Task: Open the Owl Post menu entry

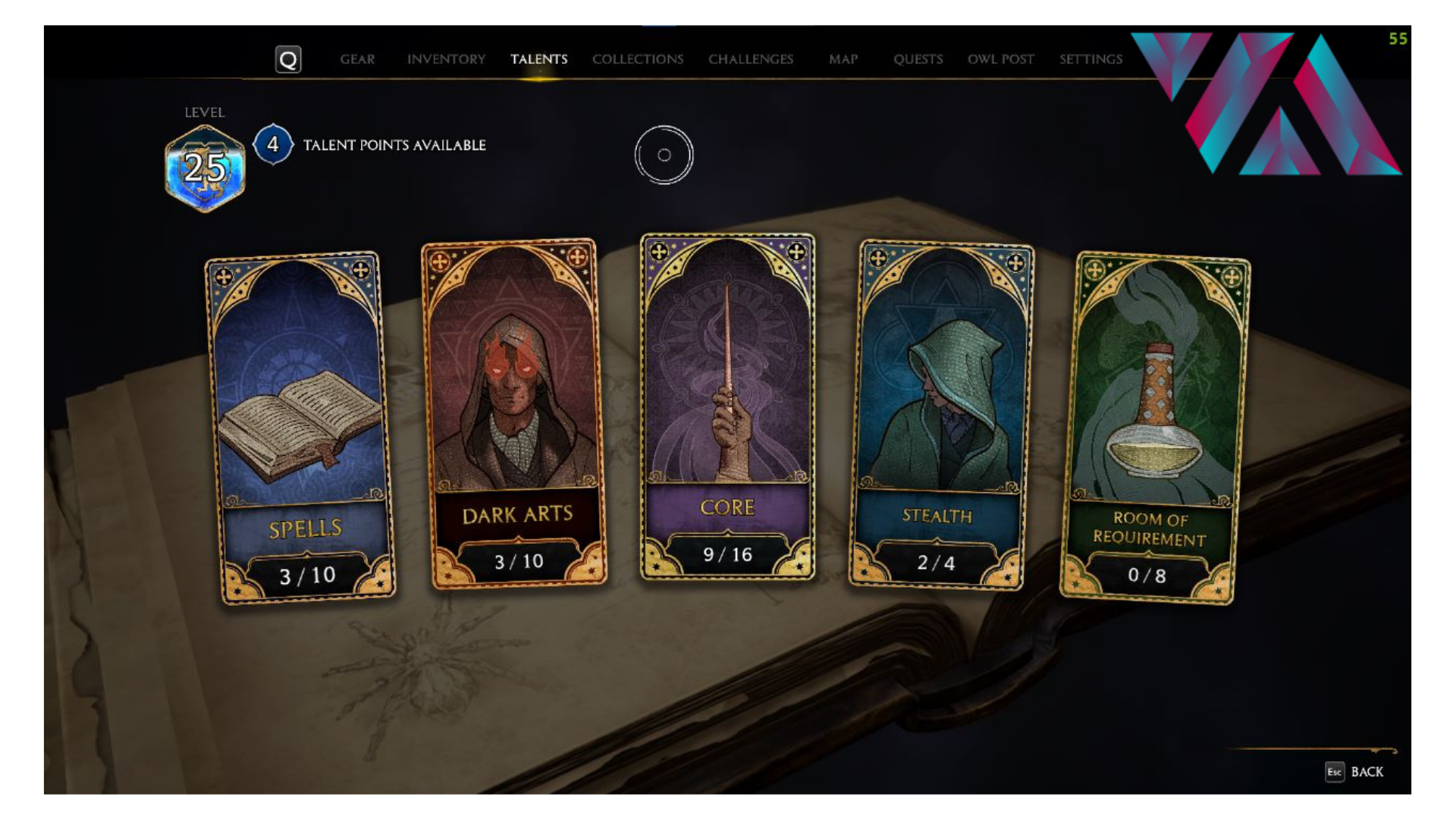Action: (1001, 58)
